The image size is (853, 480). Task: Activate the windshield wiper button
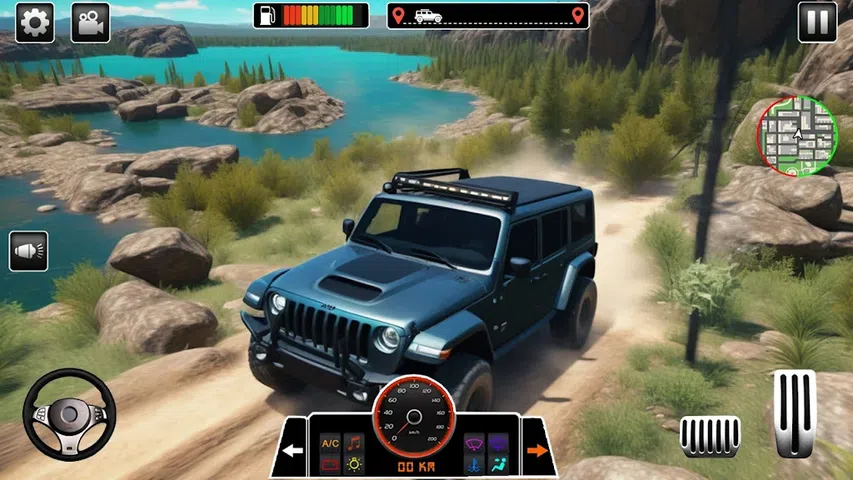pyautogui.click(x=475, y=443)
